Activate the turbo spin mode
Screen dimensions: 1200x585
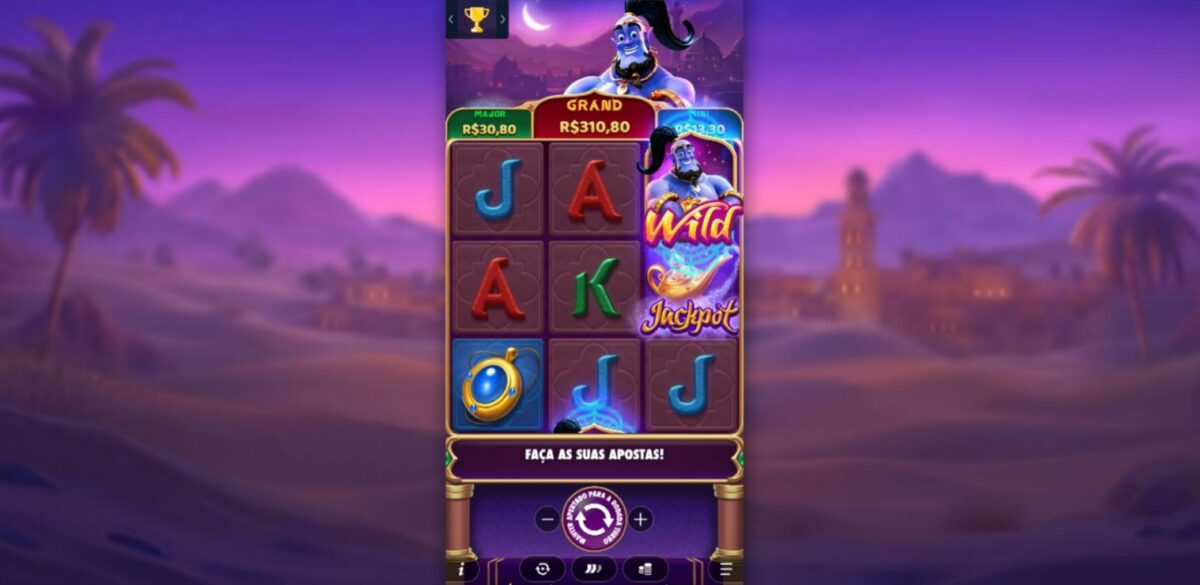pyautogui.click(x=594, y=569)
